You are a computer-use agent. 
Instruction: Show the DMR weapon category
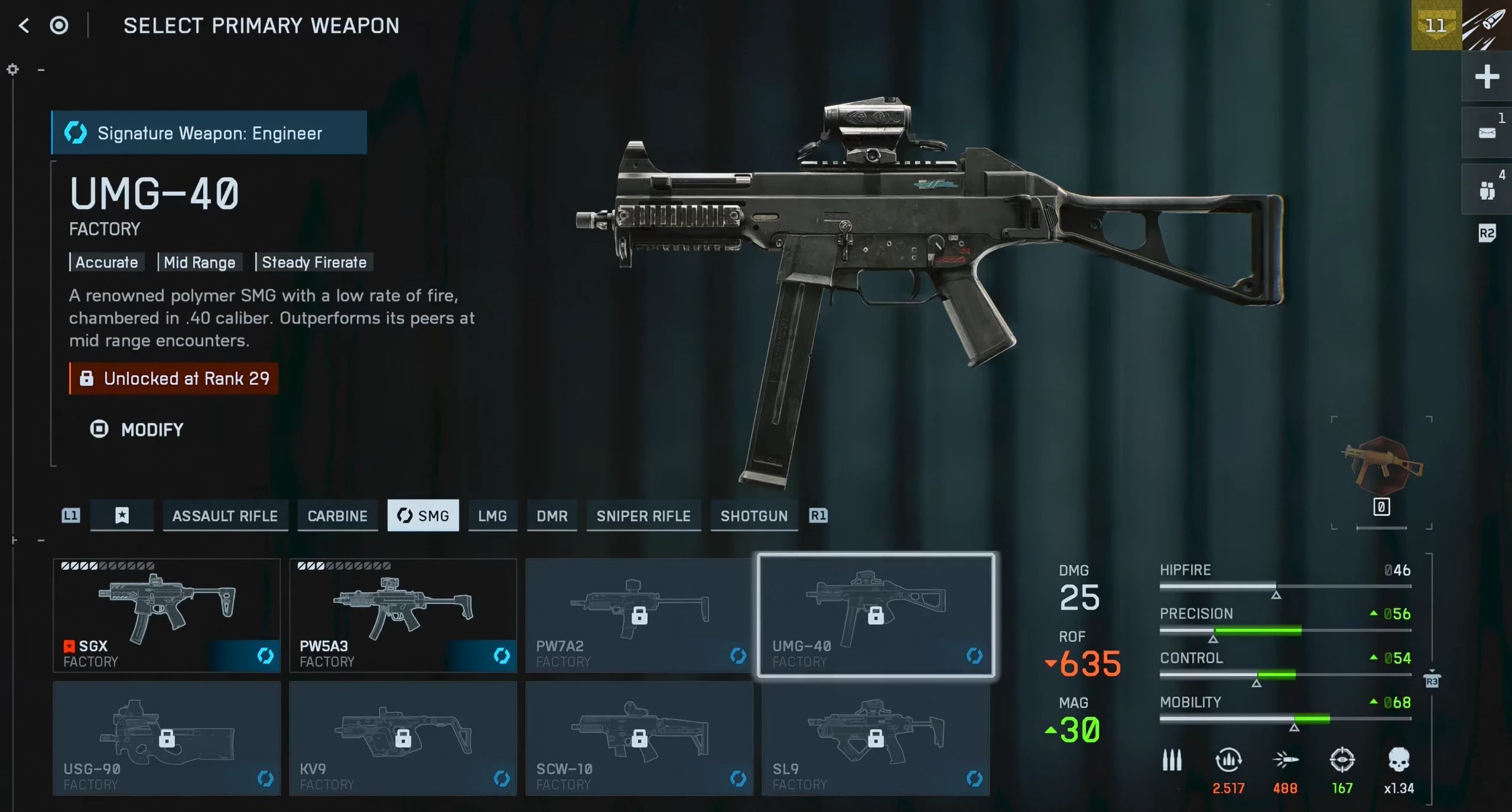(x=552, y=516)
